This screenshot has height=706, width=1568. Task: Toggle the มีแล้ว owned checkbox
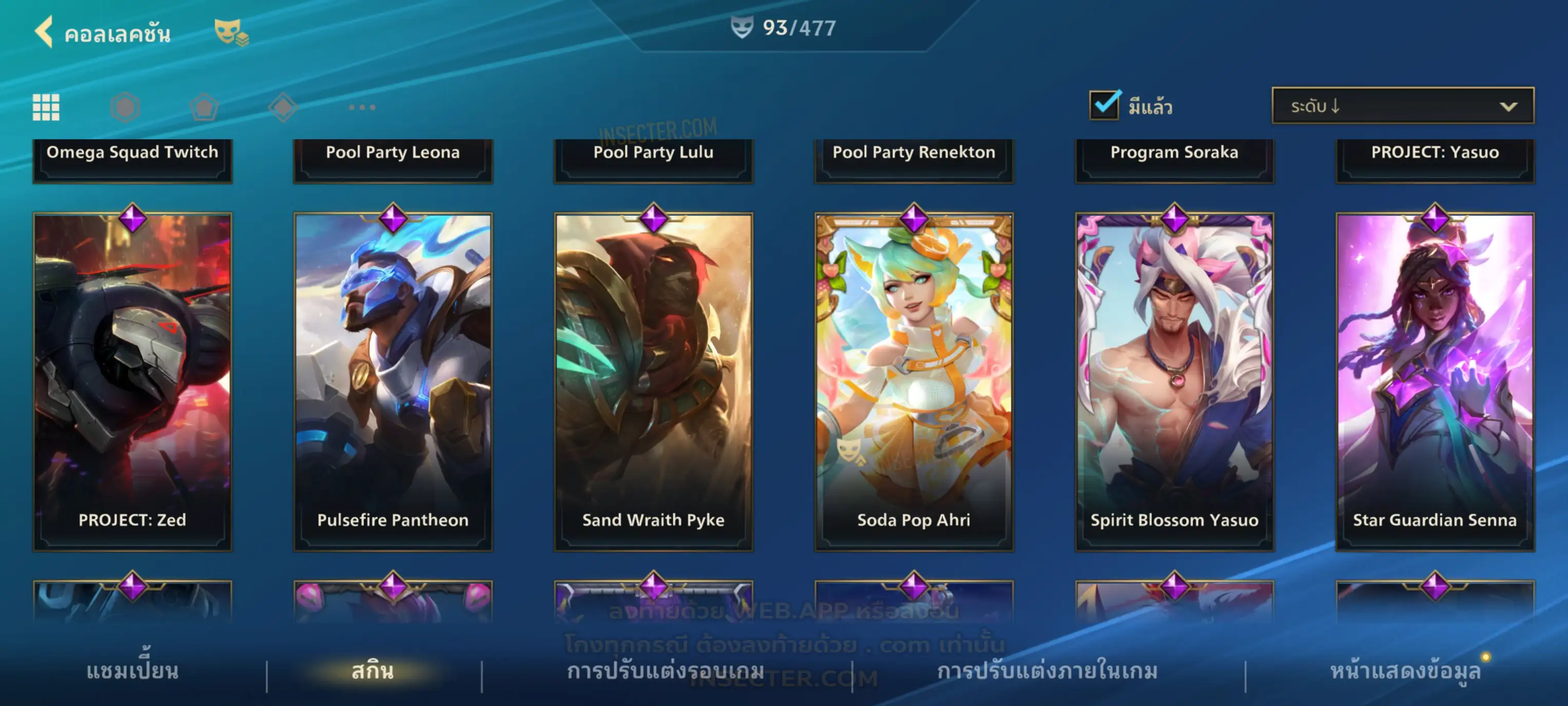click(1103, 106)
